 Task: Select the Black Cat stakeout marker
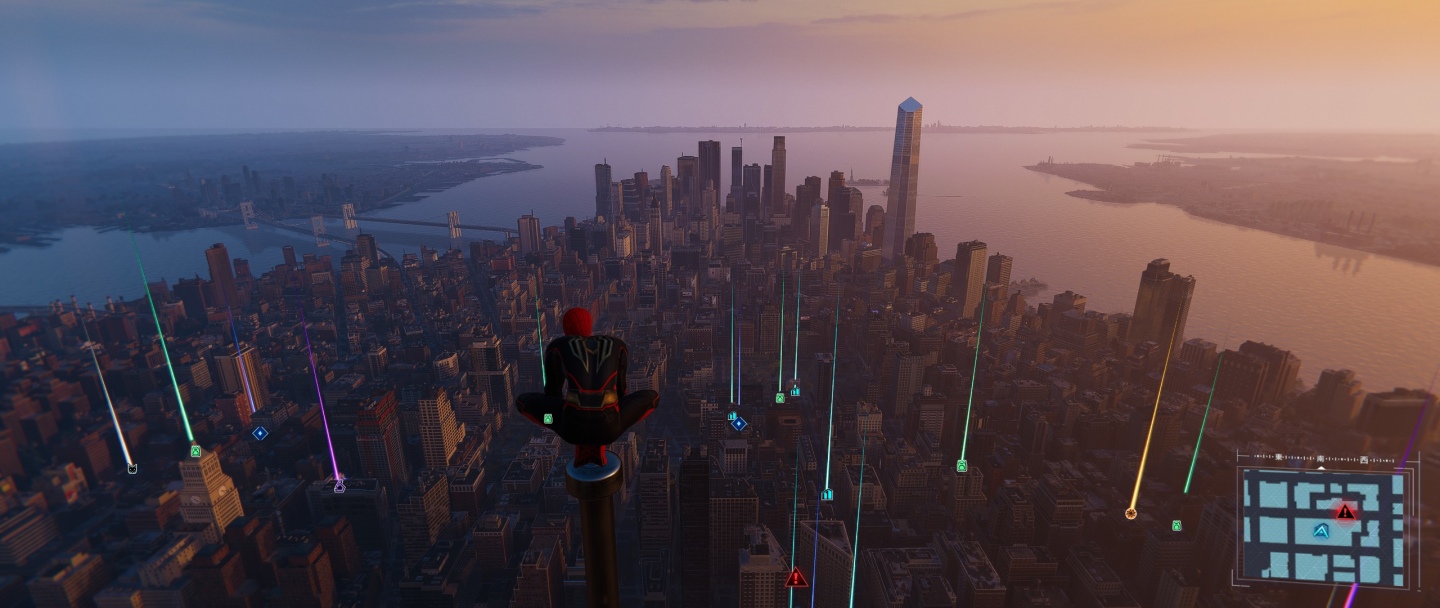pyautogui.click(x=131, y=467)
